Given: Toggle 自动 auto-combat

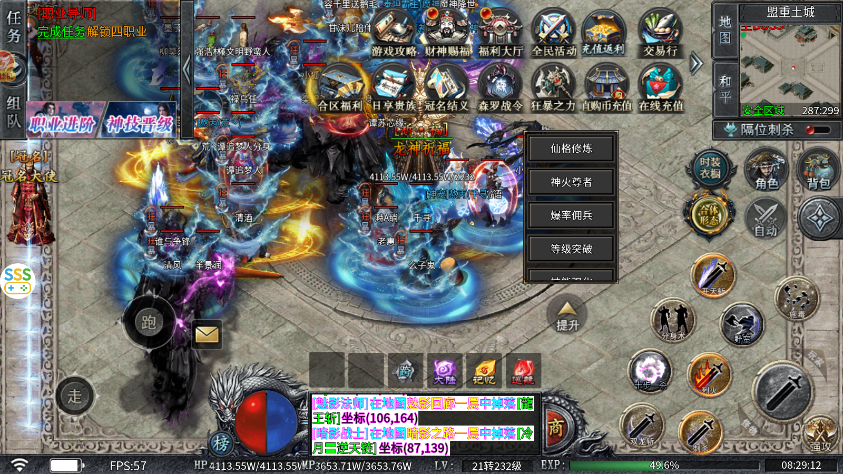Looking at the screenshot, I should [x=767, y=218].
